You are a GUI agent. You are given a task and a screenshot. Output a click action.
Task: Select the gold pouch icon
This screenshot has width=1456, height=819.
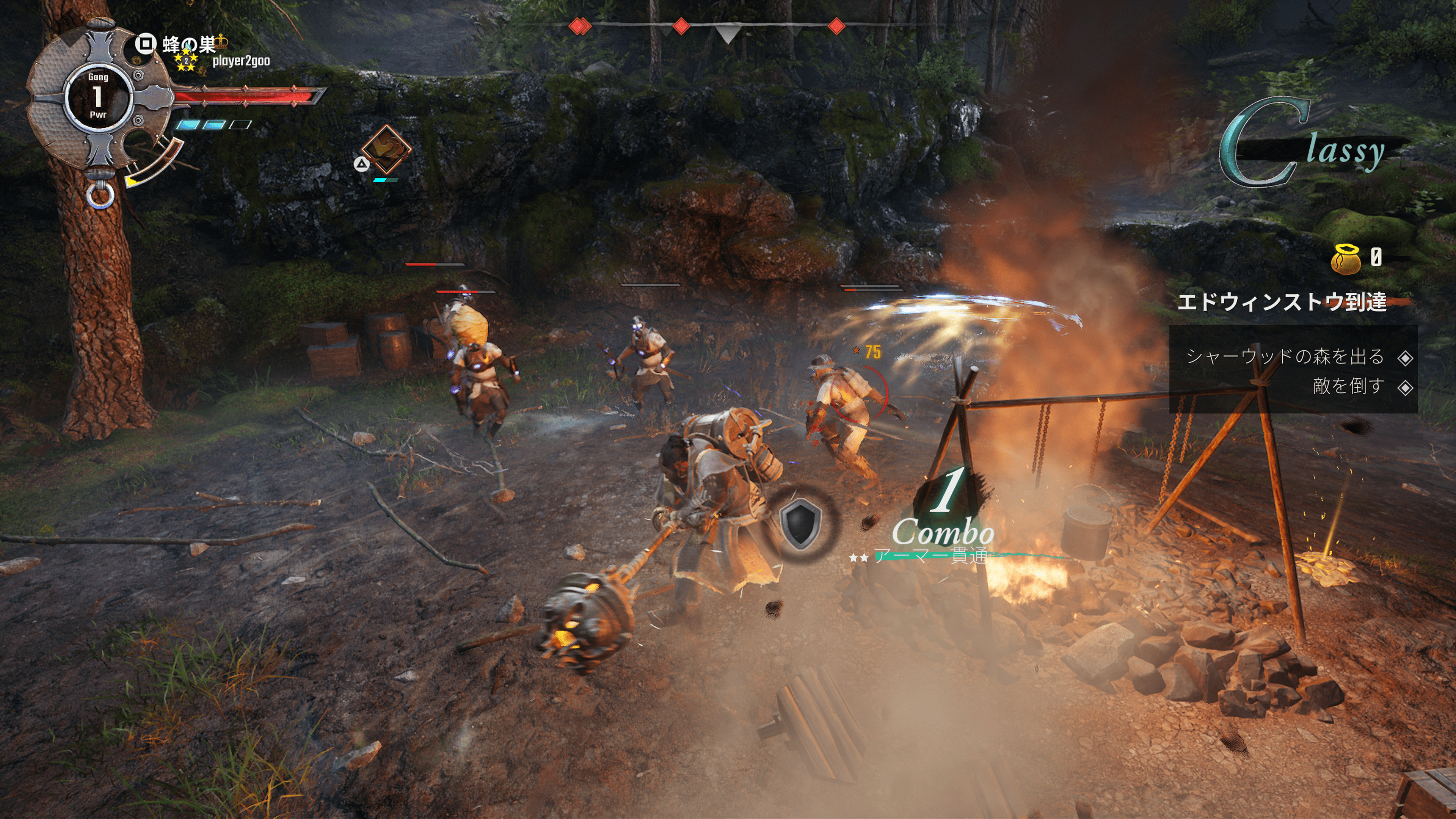(x=1346, y=259)
